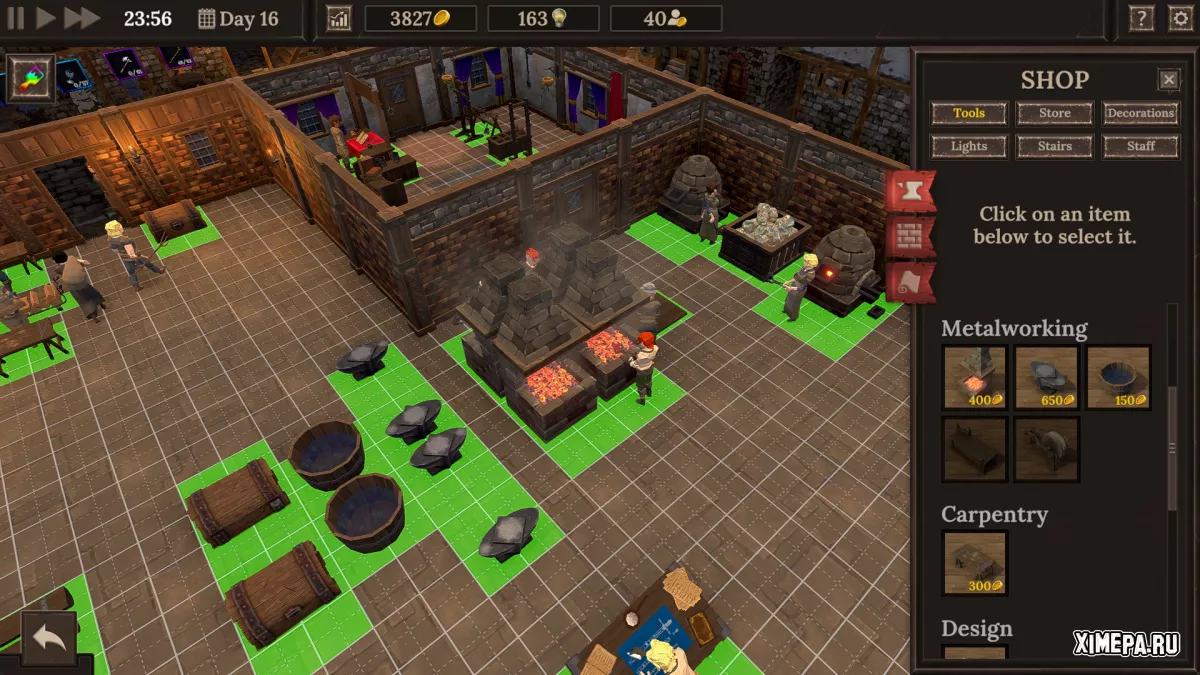Close the Shop panel
The width and height of the screenshot is (1200, 675).
(1168, 80)
